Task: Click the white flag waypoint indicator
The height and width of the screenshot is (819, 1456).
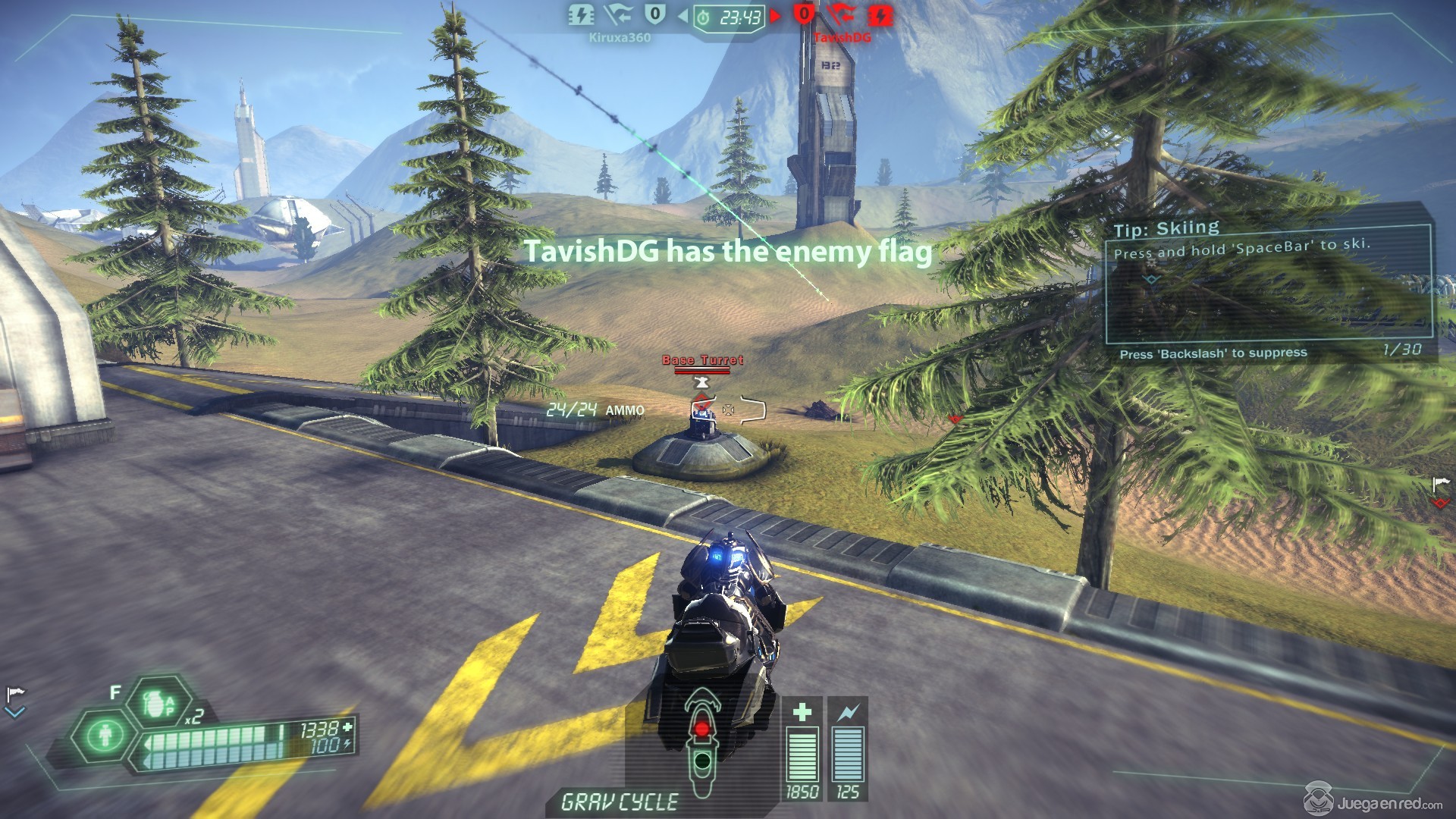Action: 15,695
